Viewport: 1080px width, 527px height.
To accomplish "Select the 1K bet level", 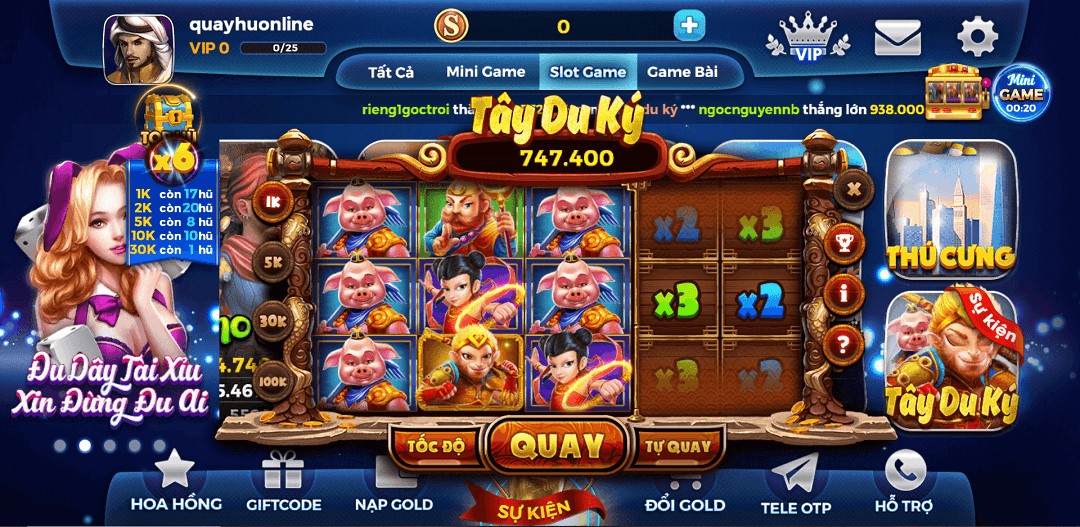I will coord(272,201).
